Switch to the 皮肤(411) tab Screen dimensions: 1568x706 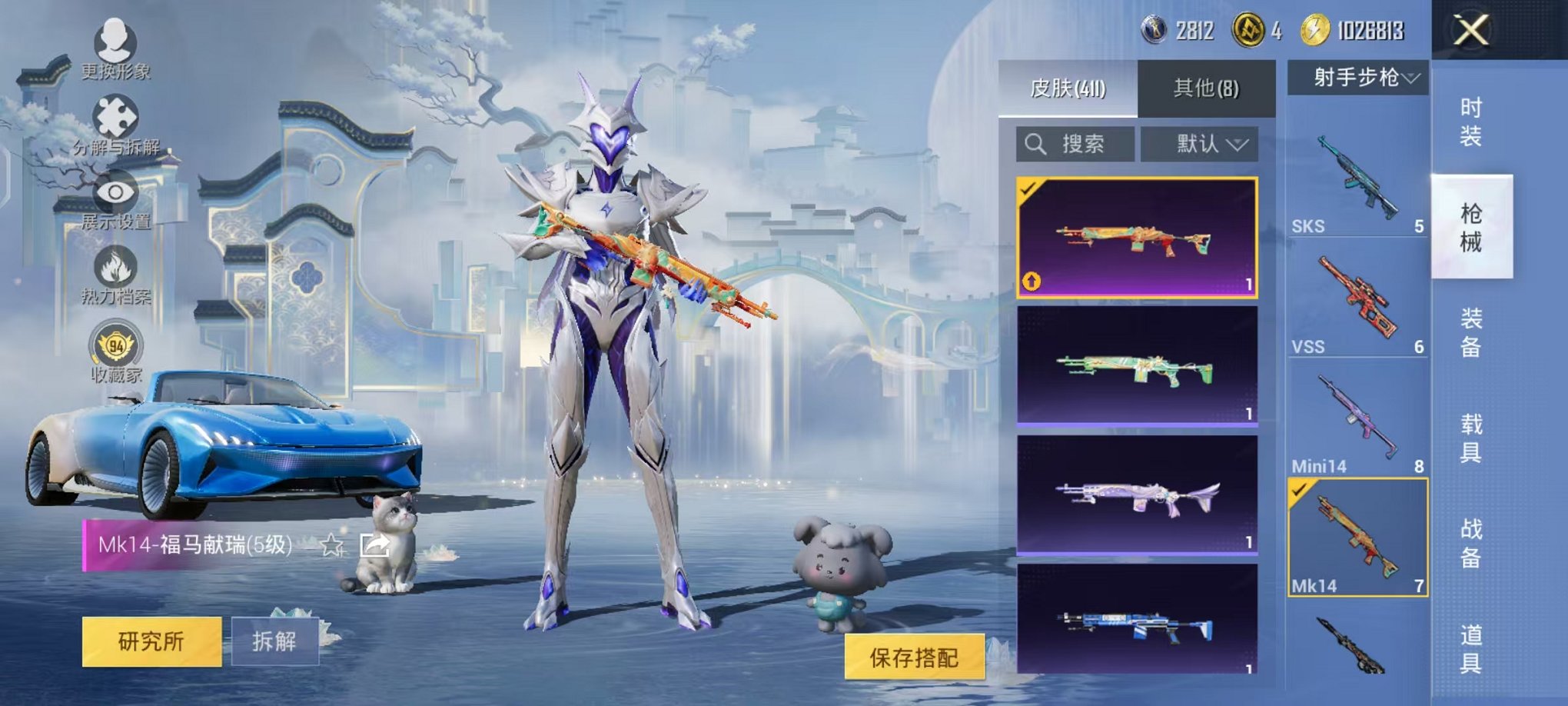point(1068,88)
